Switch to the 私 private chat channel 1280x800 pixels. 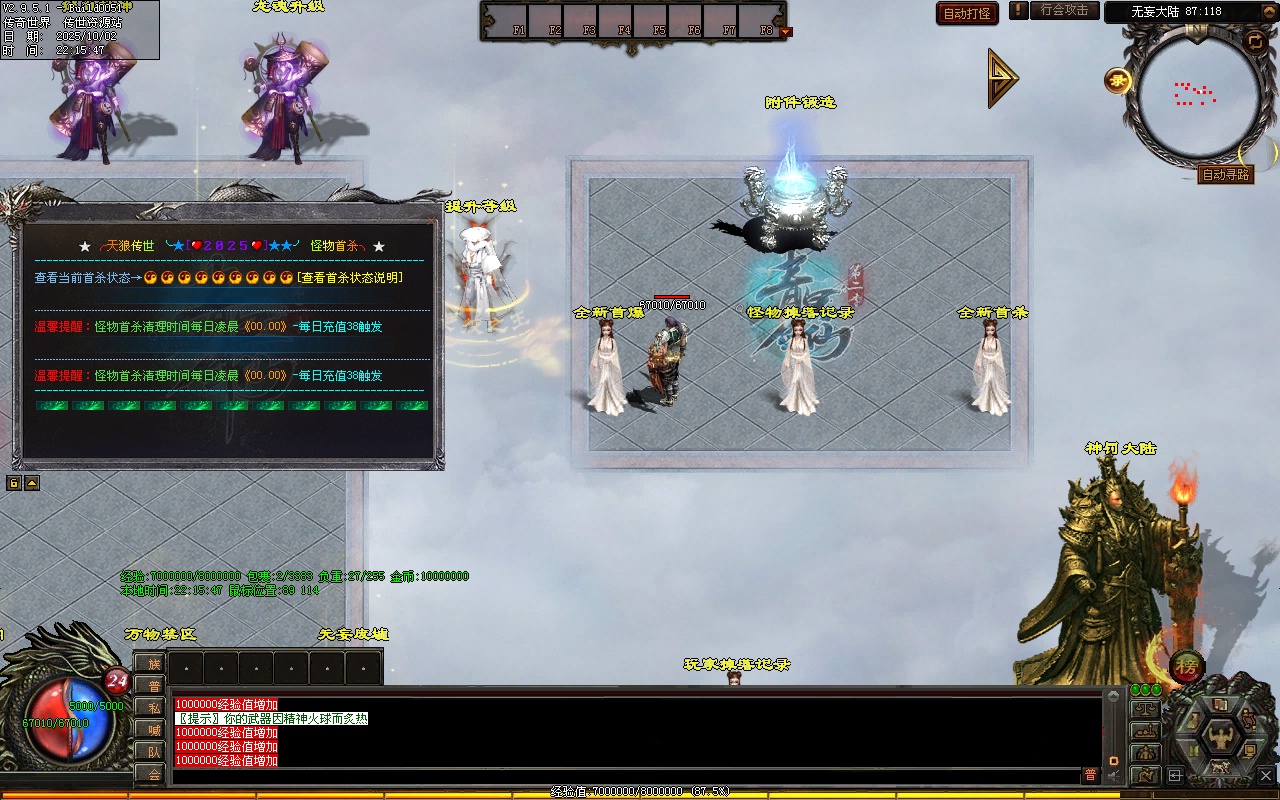[153, 708]
